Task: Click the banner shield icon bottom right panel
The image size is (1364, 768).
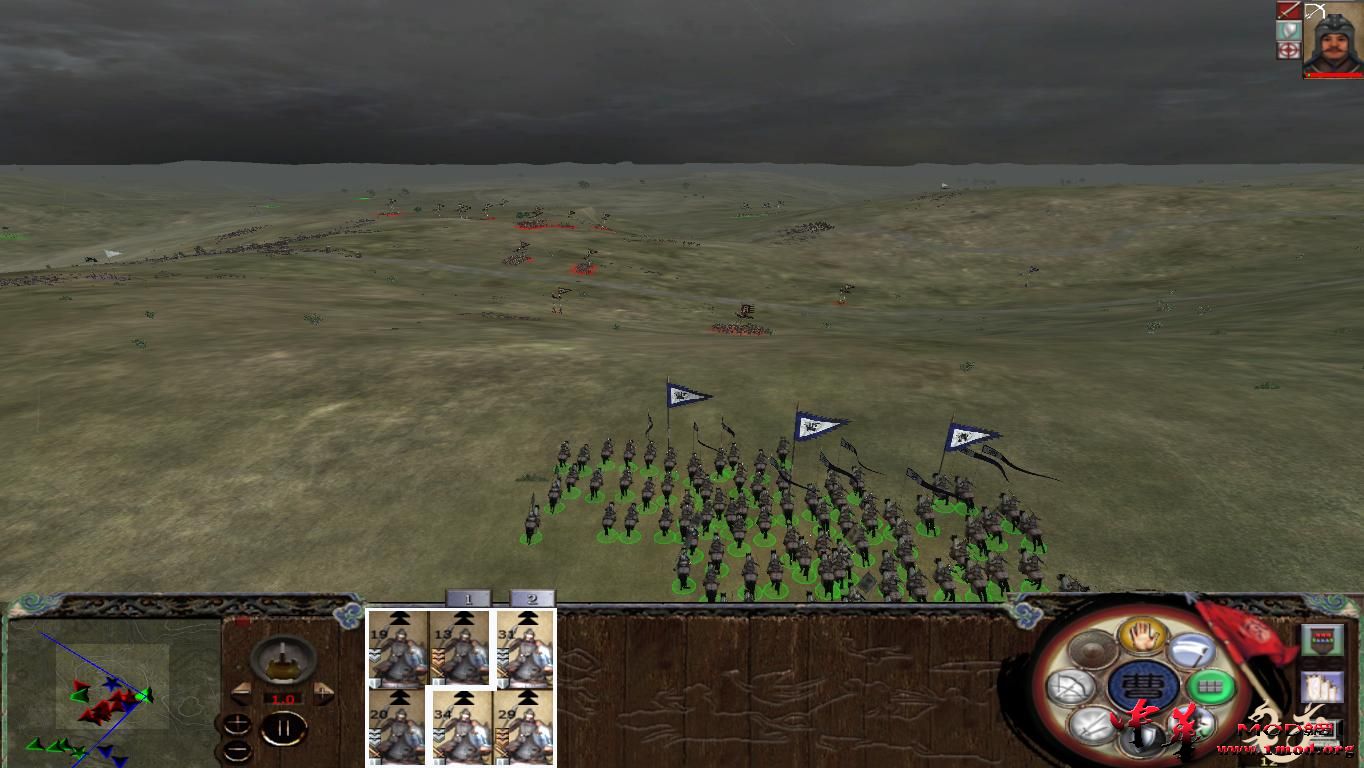Action: click(x=1324, y=638)
